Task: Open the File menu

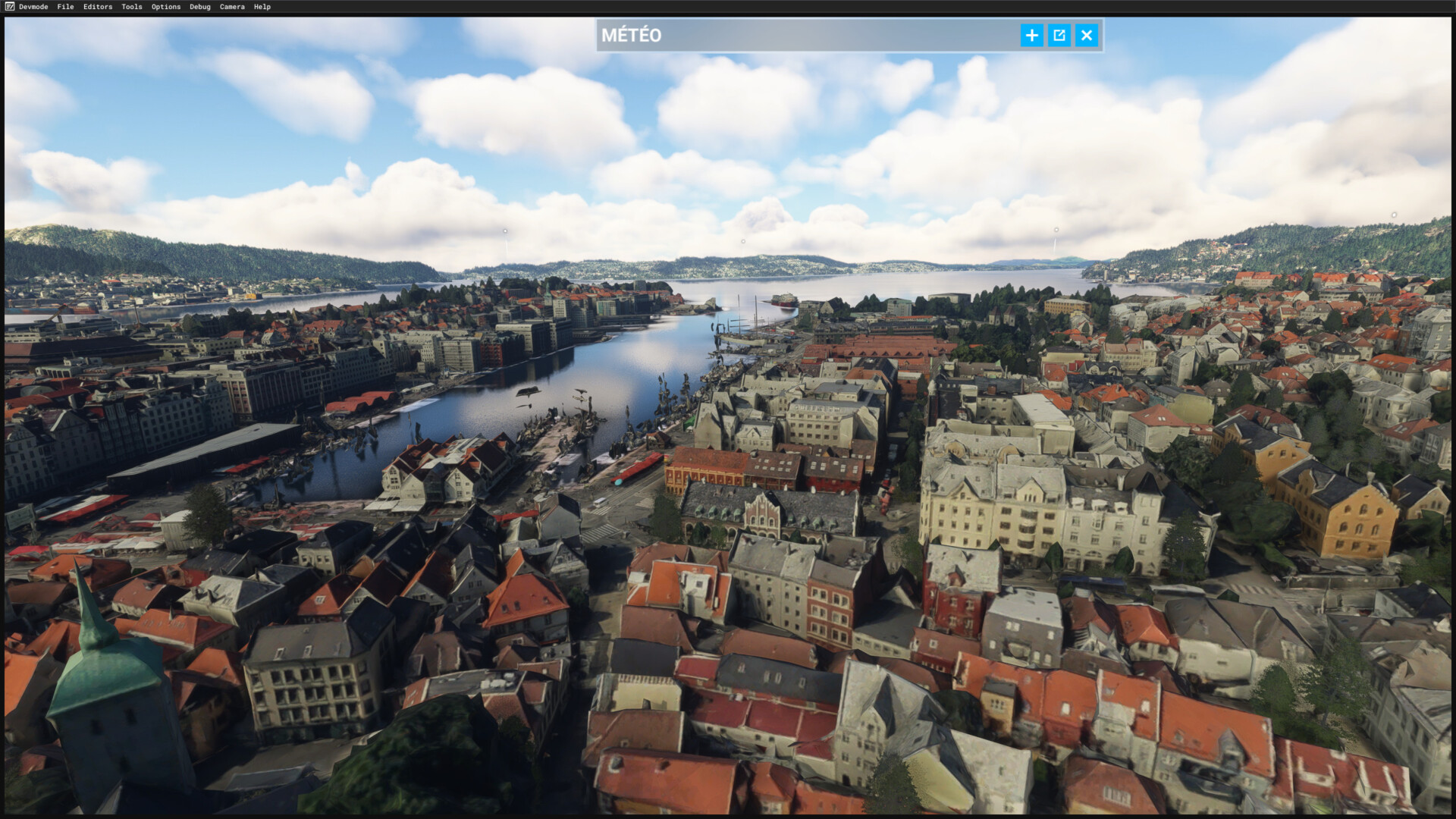Action: (65, 7)
